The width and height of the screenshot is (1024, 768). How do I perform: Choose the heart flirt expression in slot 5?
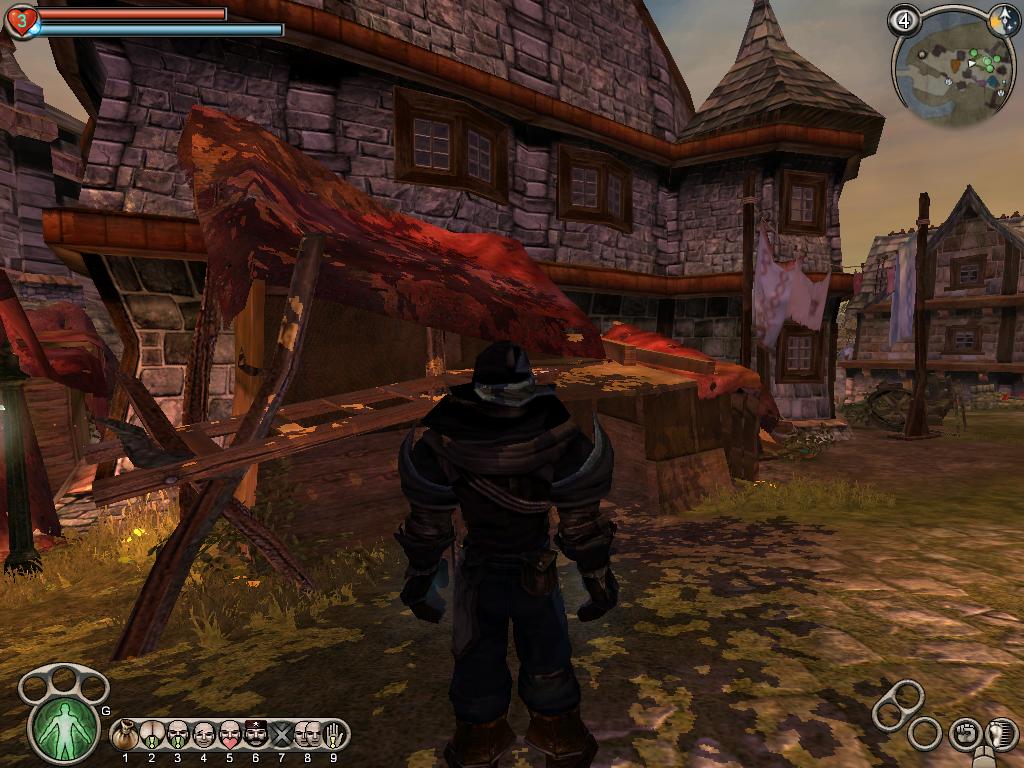229,735
